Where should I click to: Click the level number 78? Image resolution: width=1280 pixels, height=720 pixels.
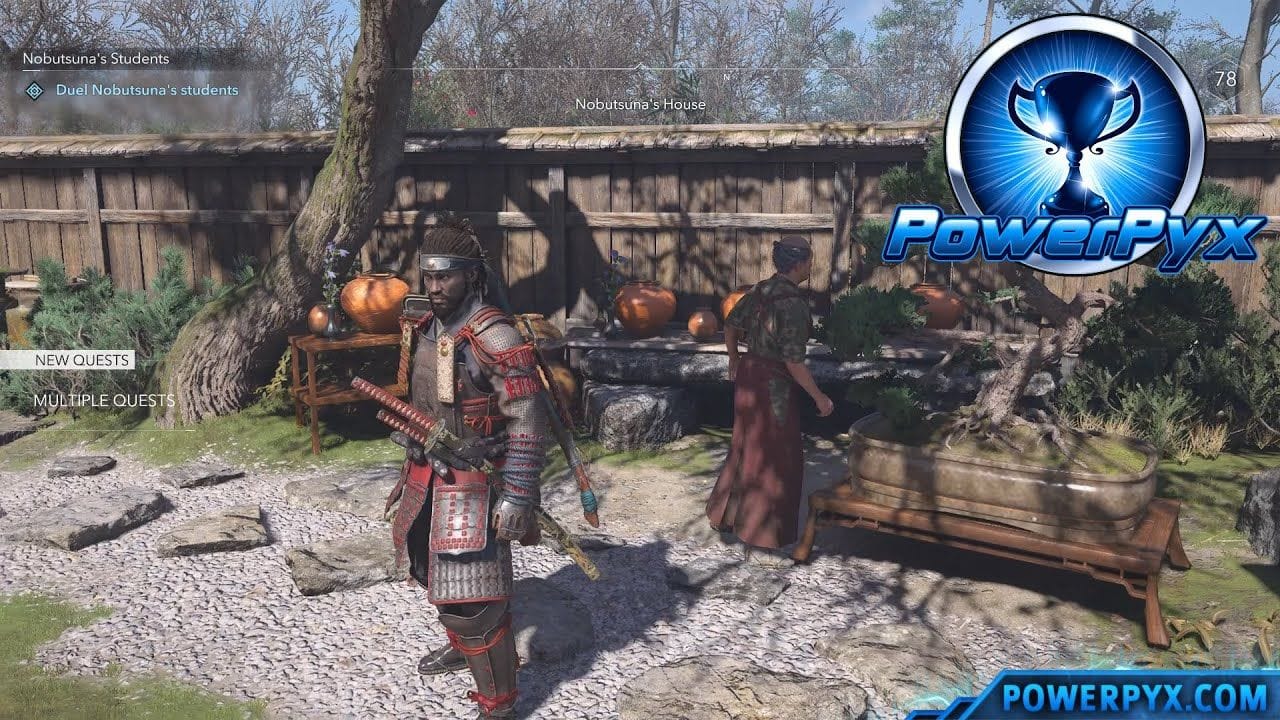click(x=1227, y=78)
